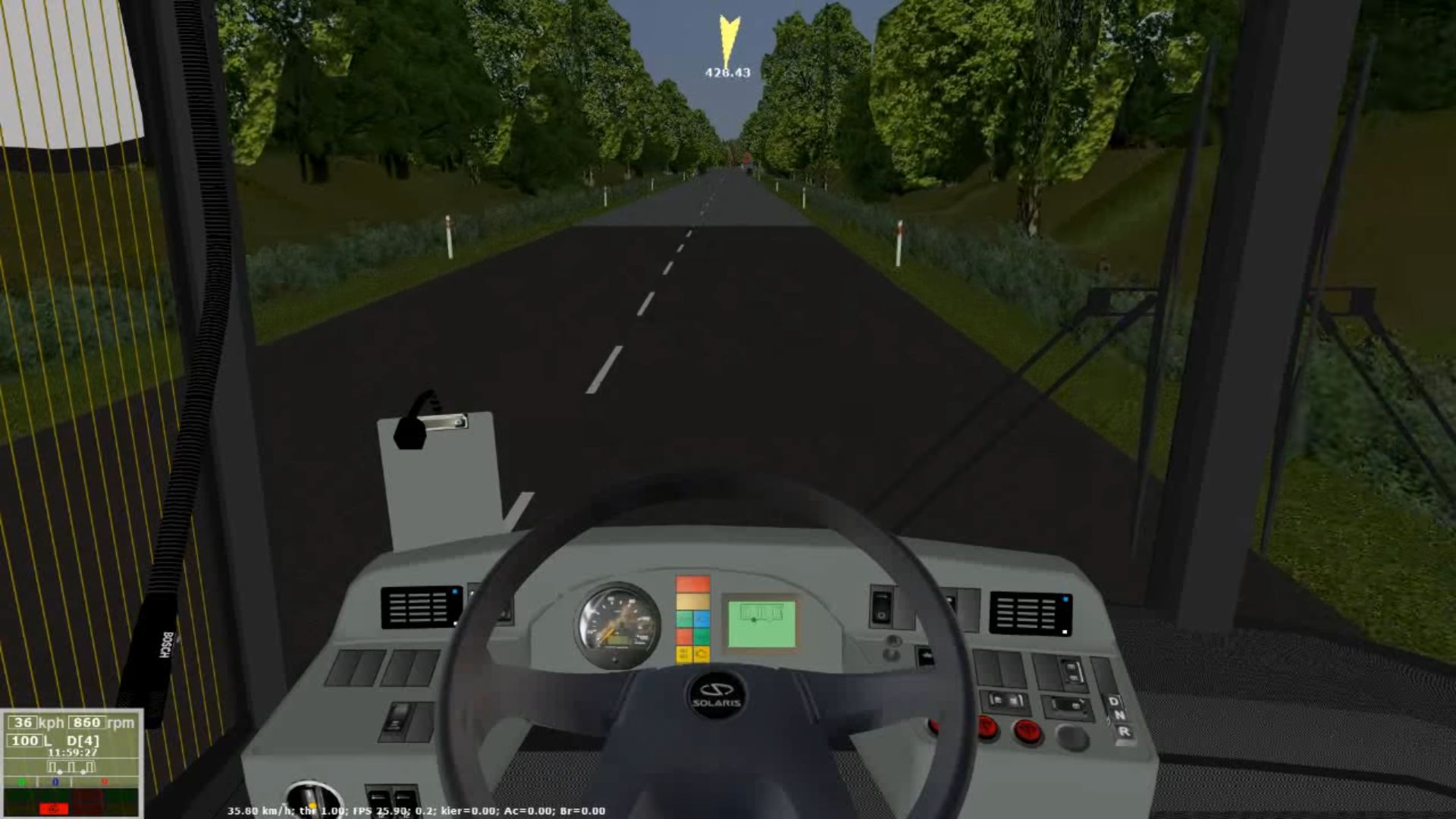Flip the two-way switch below the right ventilation grille
The image size is (1456, 819).
pos(1072,670)
